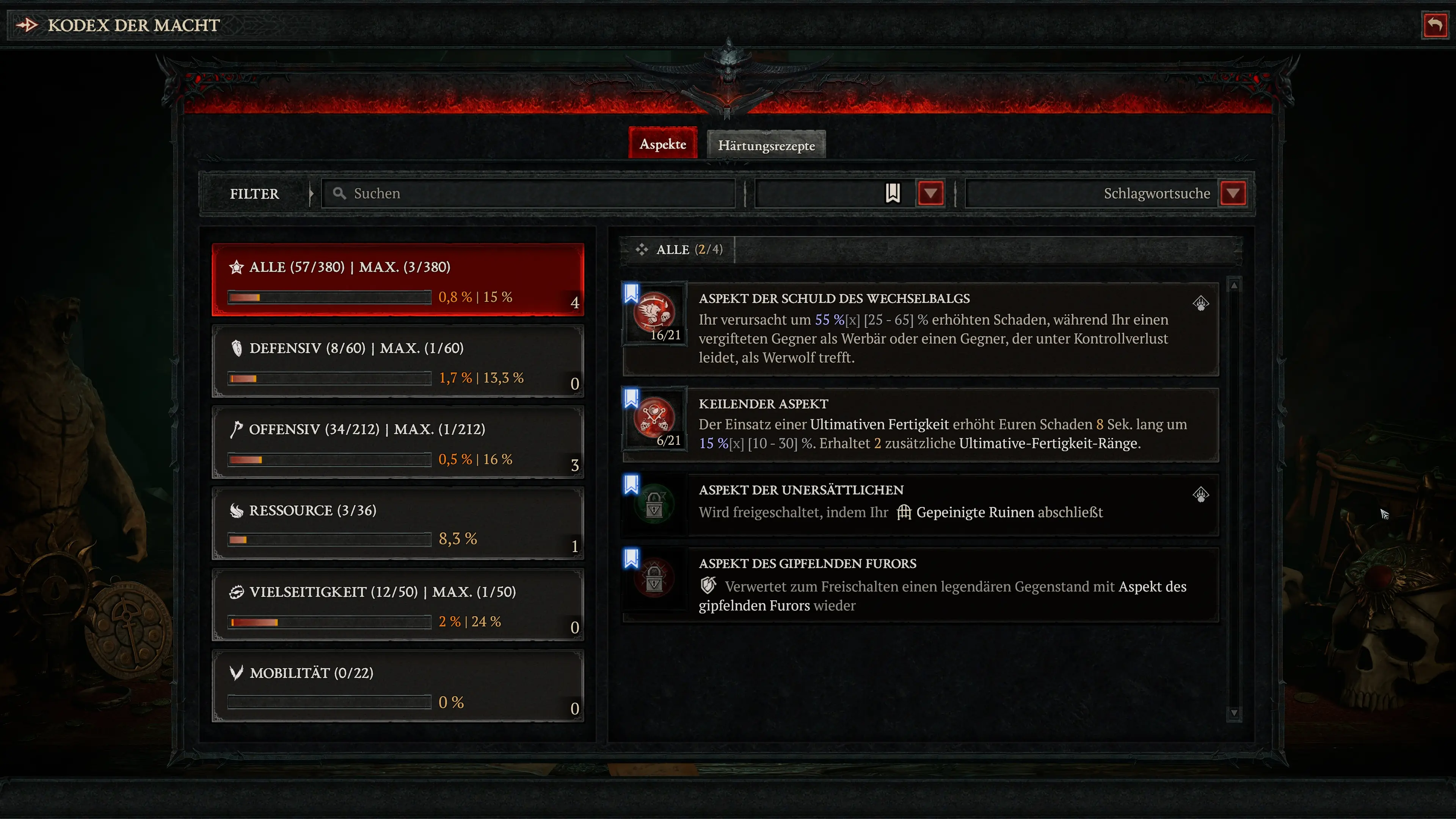This screenshot has width=1456, height=819.
Task: Click the magnifying glass in the search bar
Action: point(339,193)
